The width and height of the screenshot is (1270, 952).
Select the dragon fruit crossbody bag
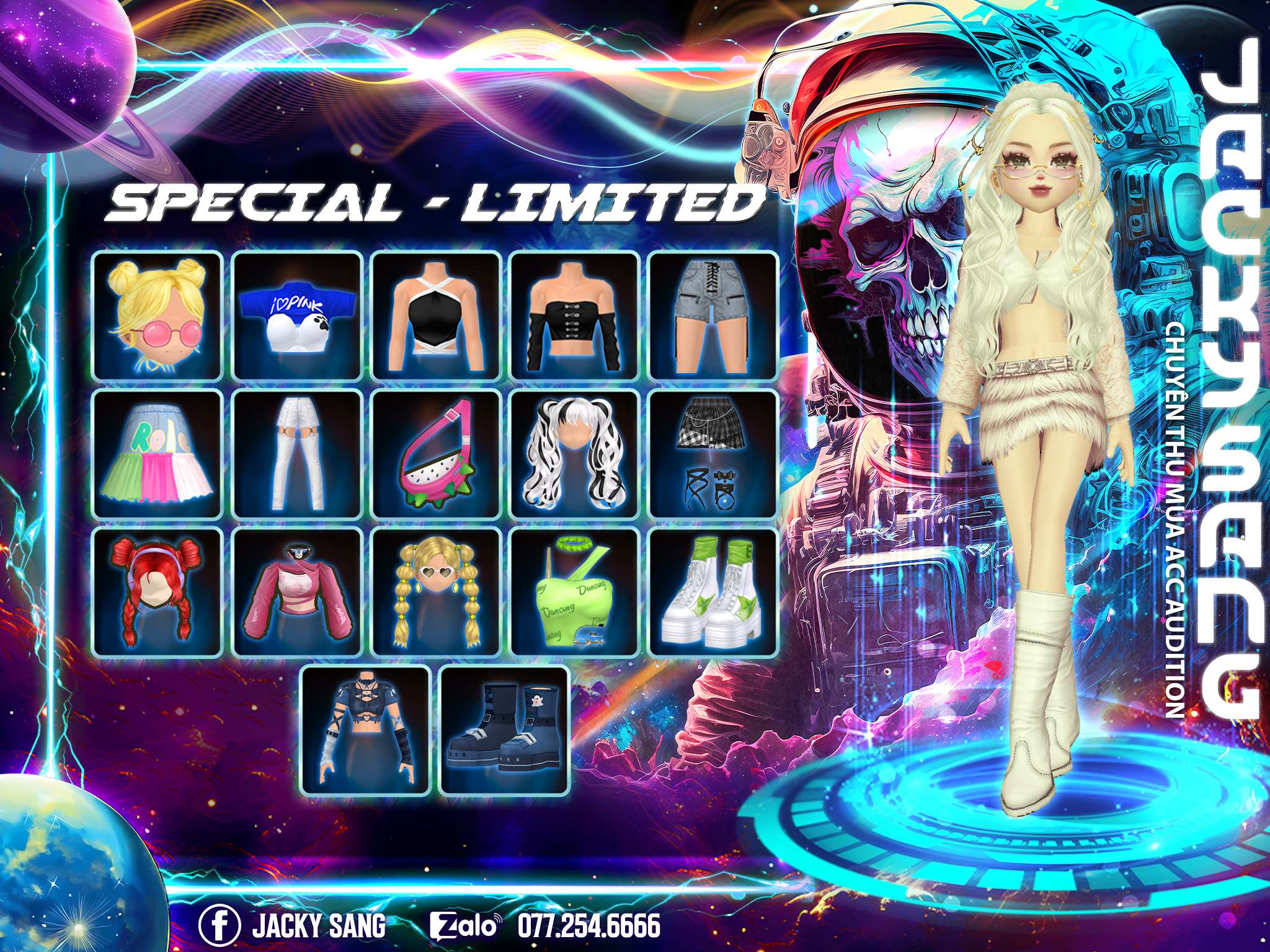tap(436, 454)
